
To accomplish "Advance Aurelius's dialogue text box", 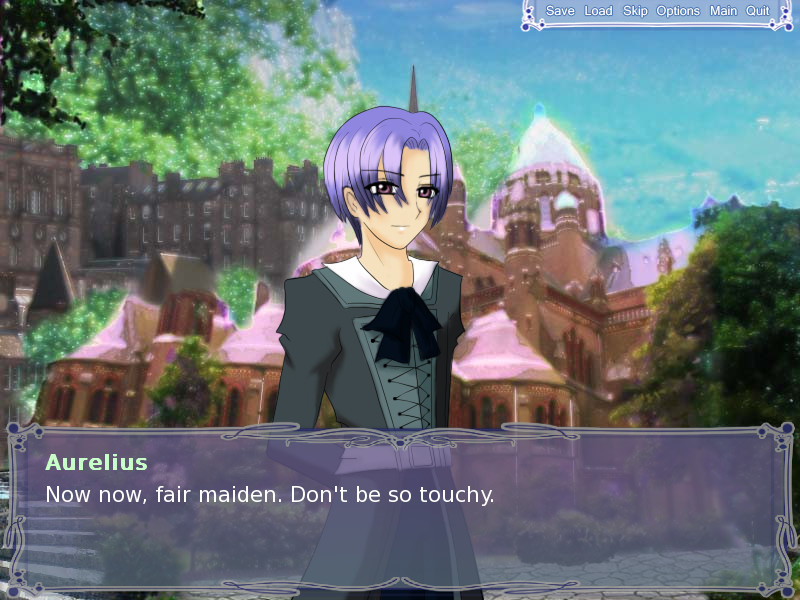I will (400, 510).
